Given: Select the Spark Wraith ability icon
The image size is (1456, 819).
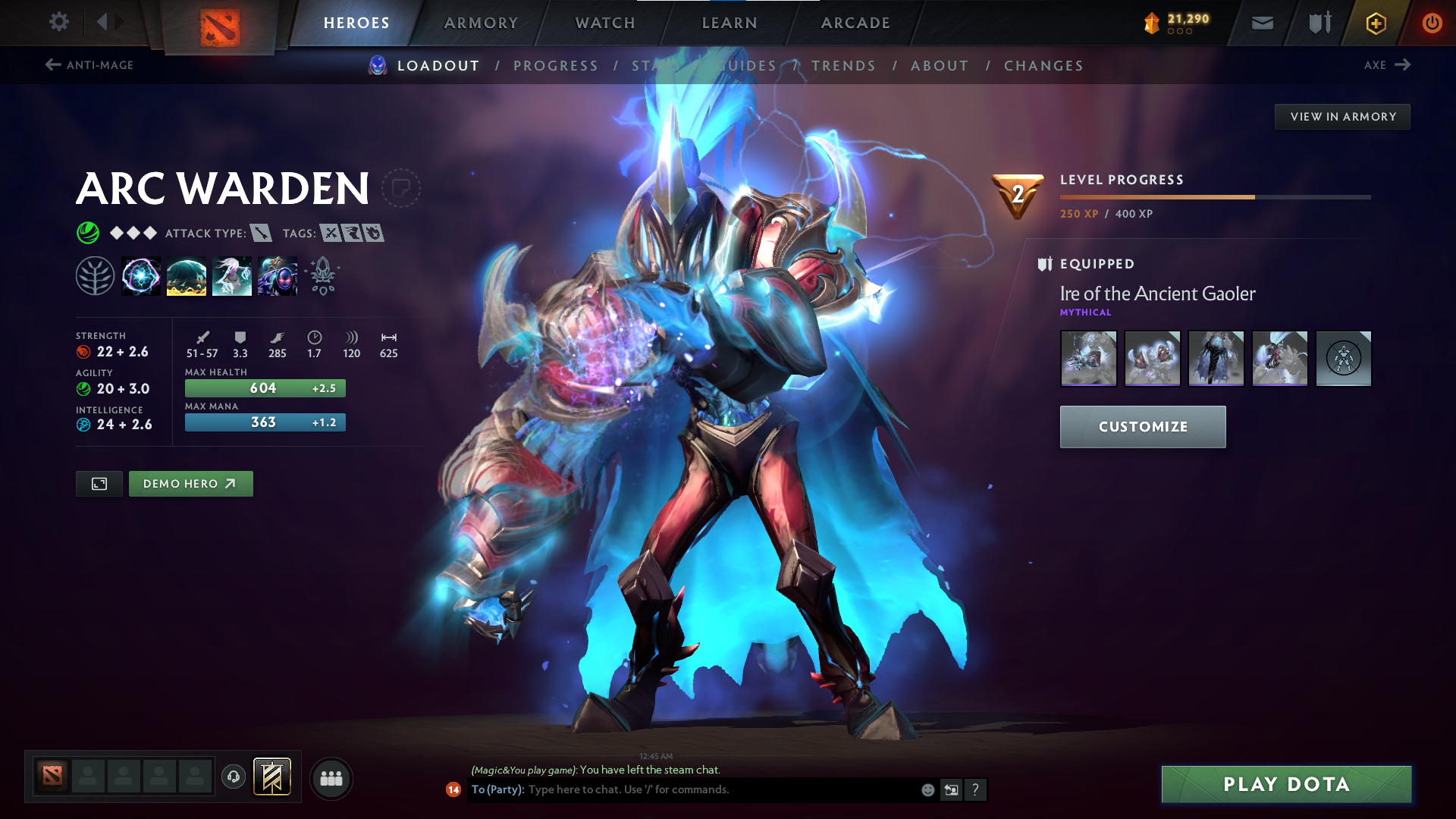Looking at the screenshot, I should coord(232,275).
